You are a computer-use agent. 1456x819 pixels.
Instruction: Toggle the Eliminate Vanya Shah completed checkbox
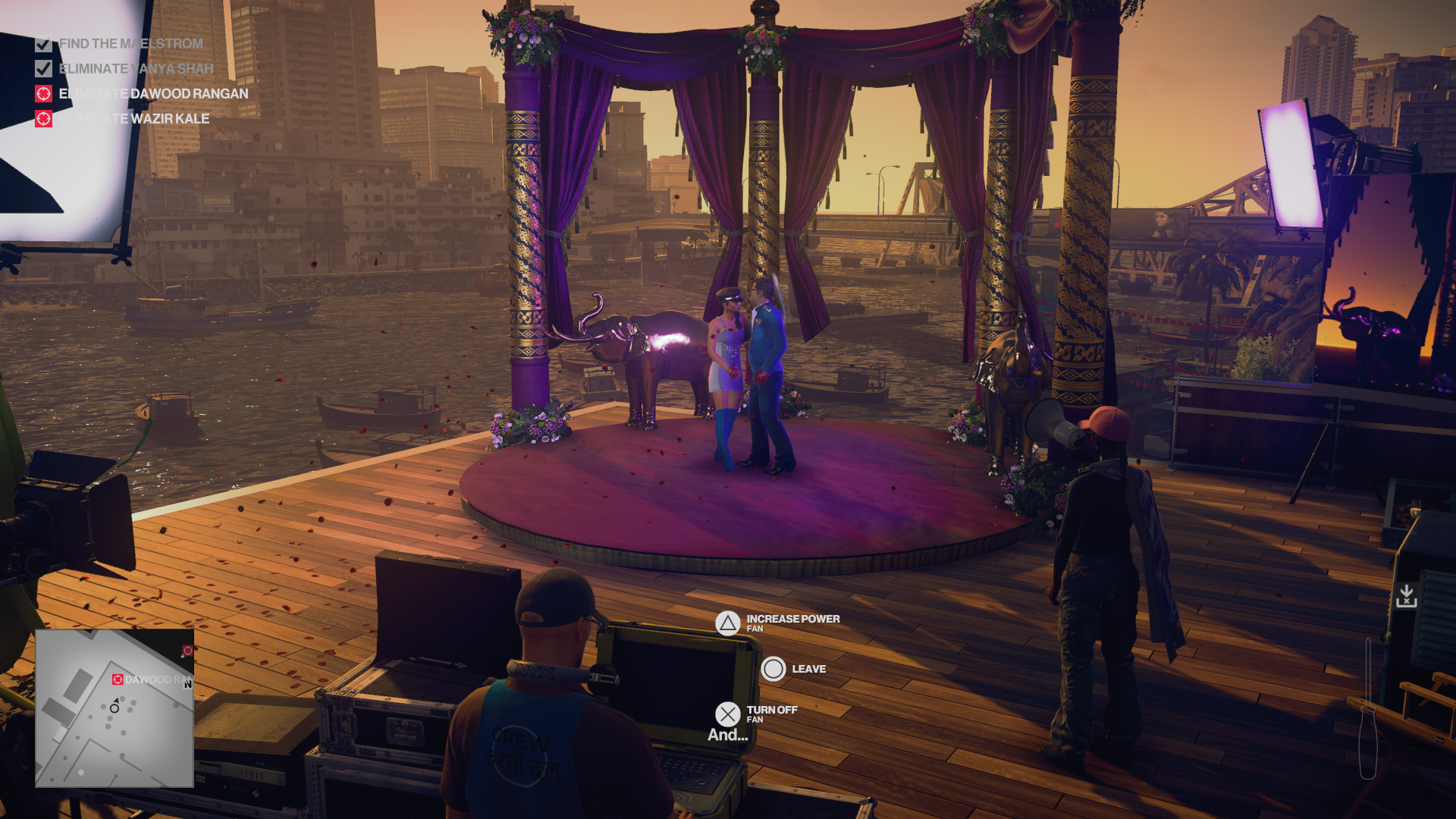pyautogui.click(x=43, y=68)
